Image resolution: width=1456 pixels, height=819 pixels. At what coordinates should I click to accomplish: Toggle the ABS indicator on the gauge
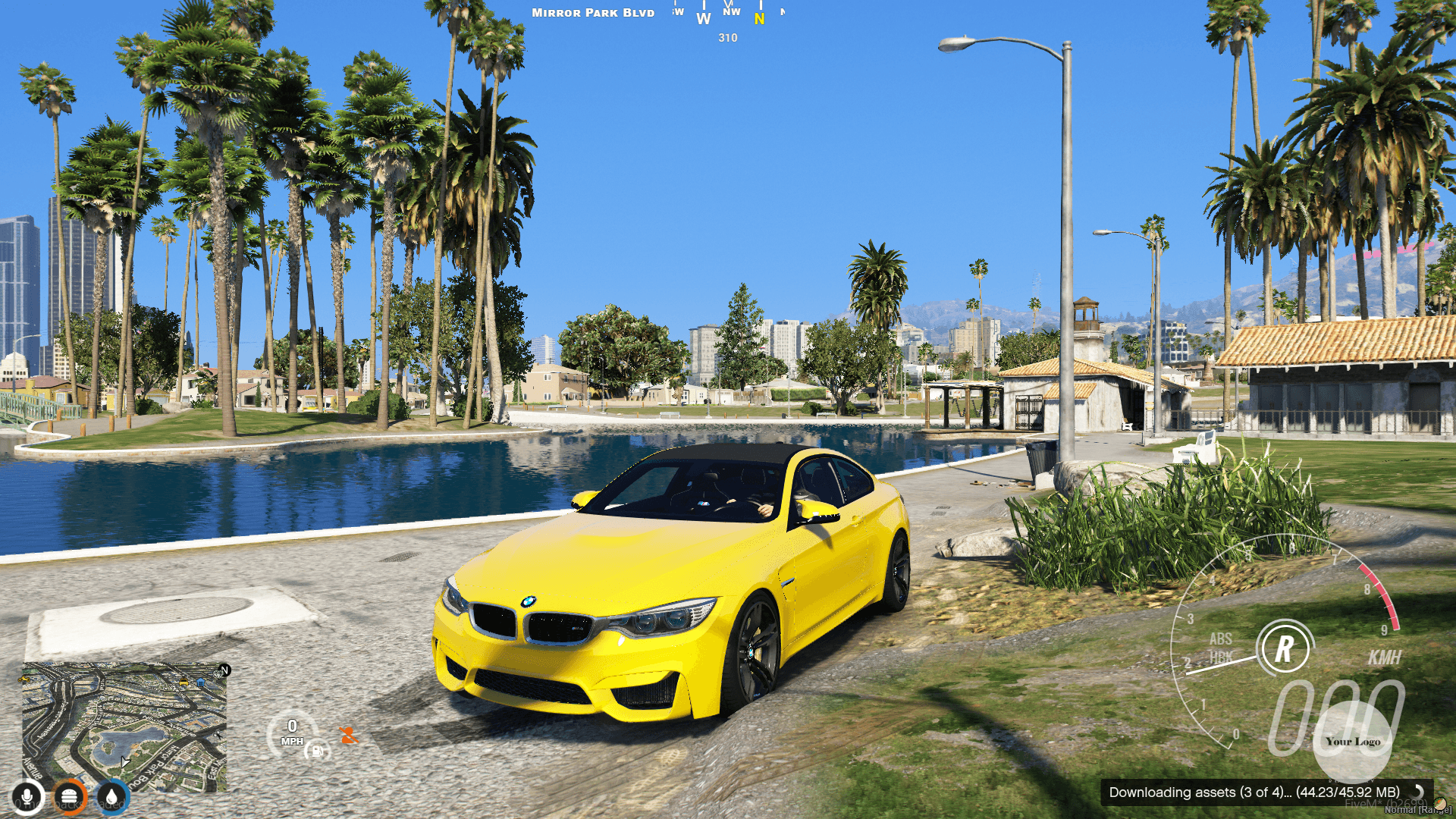click(x=1222, y=639)
